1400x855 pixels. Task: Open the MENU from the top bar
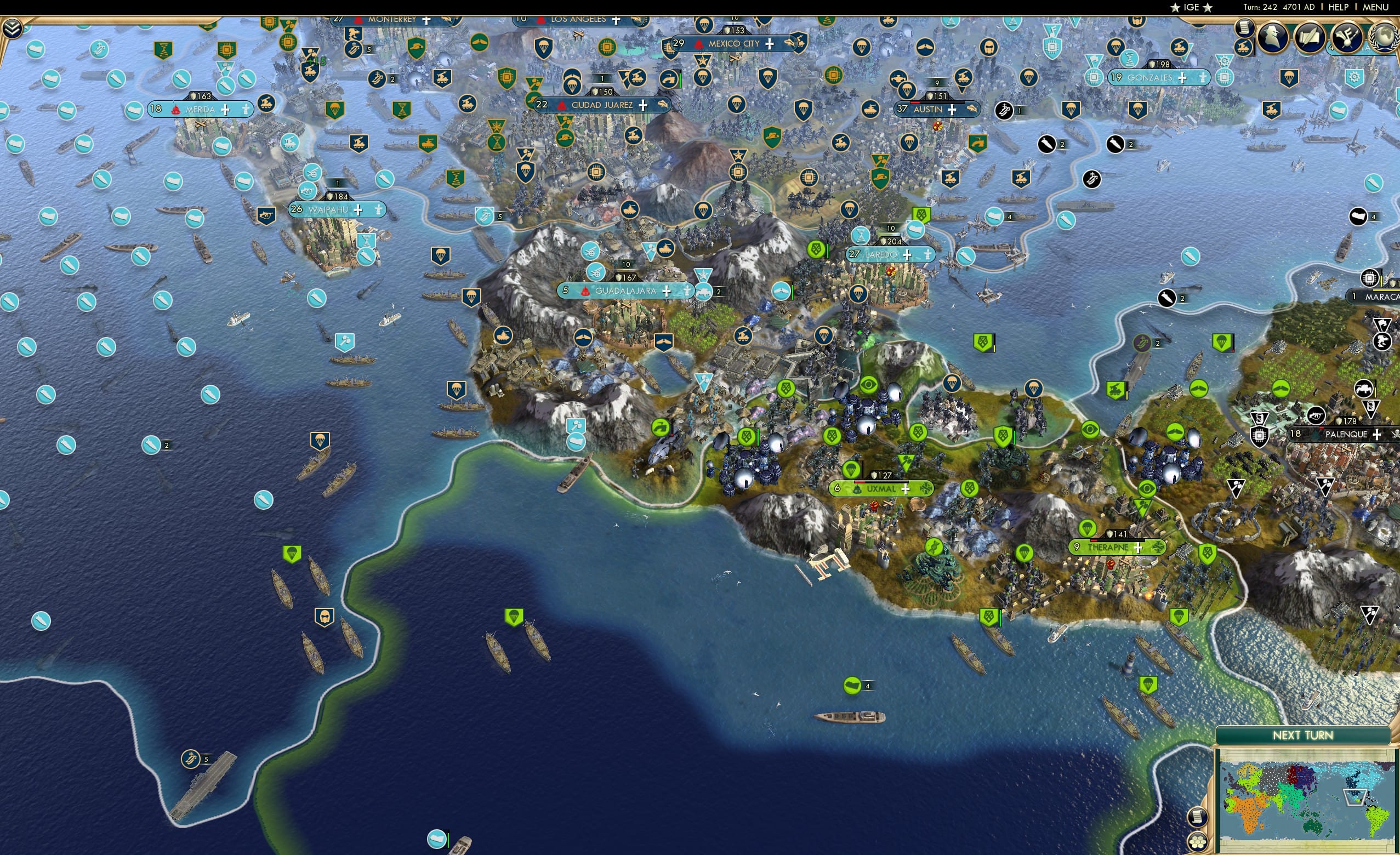pos(1374,7)
